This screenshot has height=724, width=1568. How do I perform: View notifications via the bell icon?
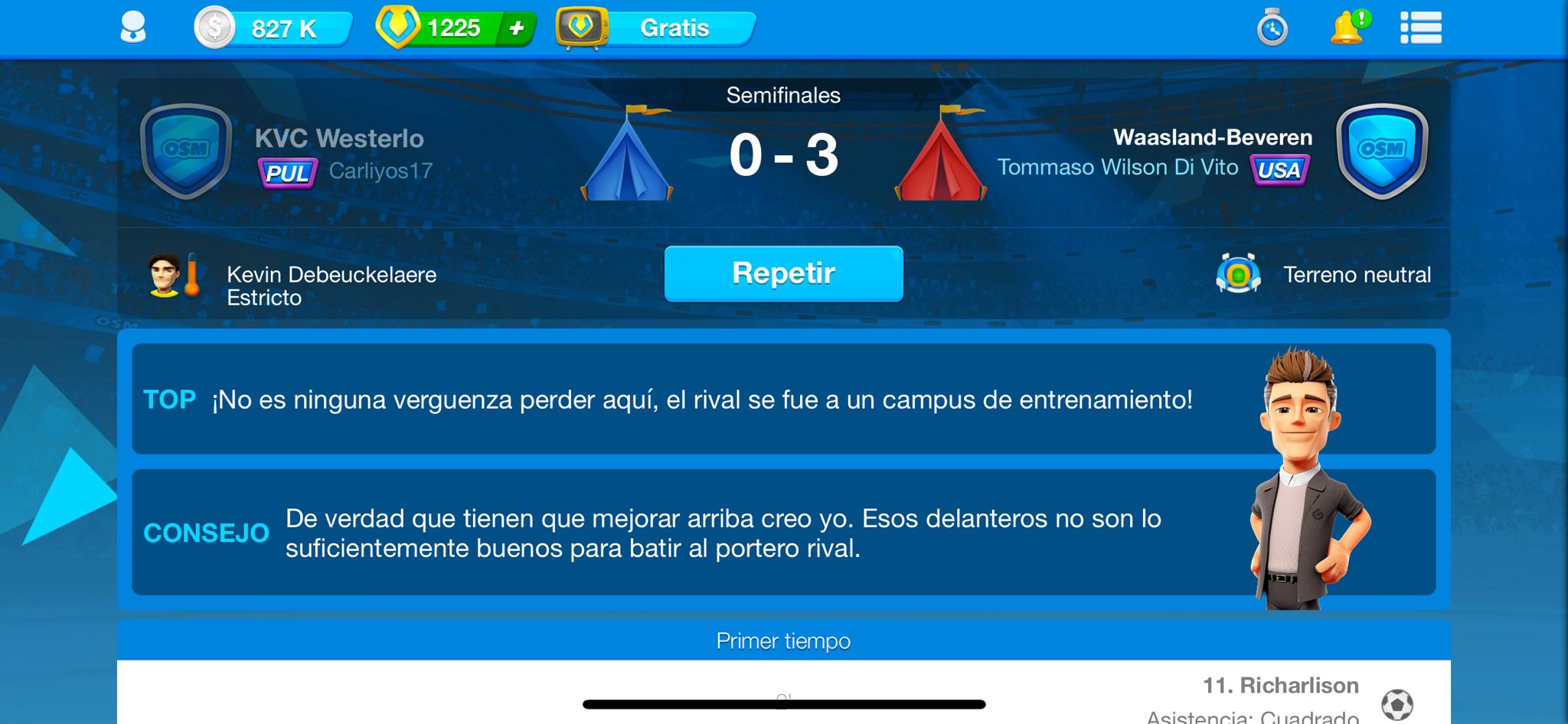point(1347,28)
